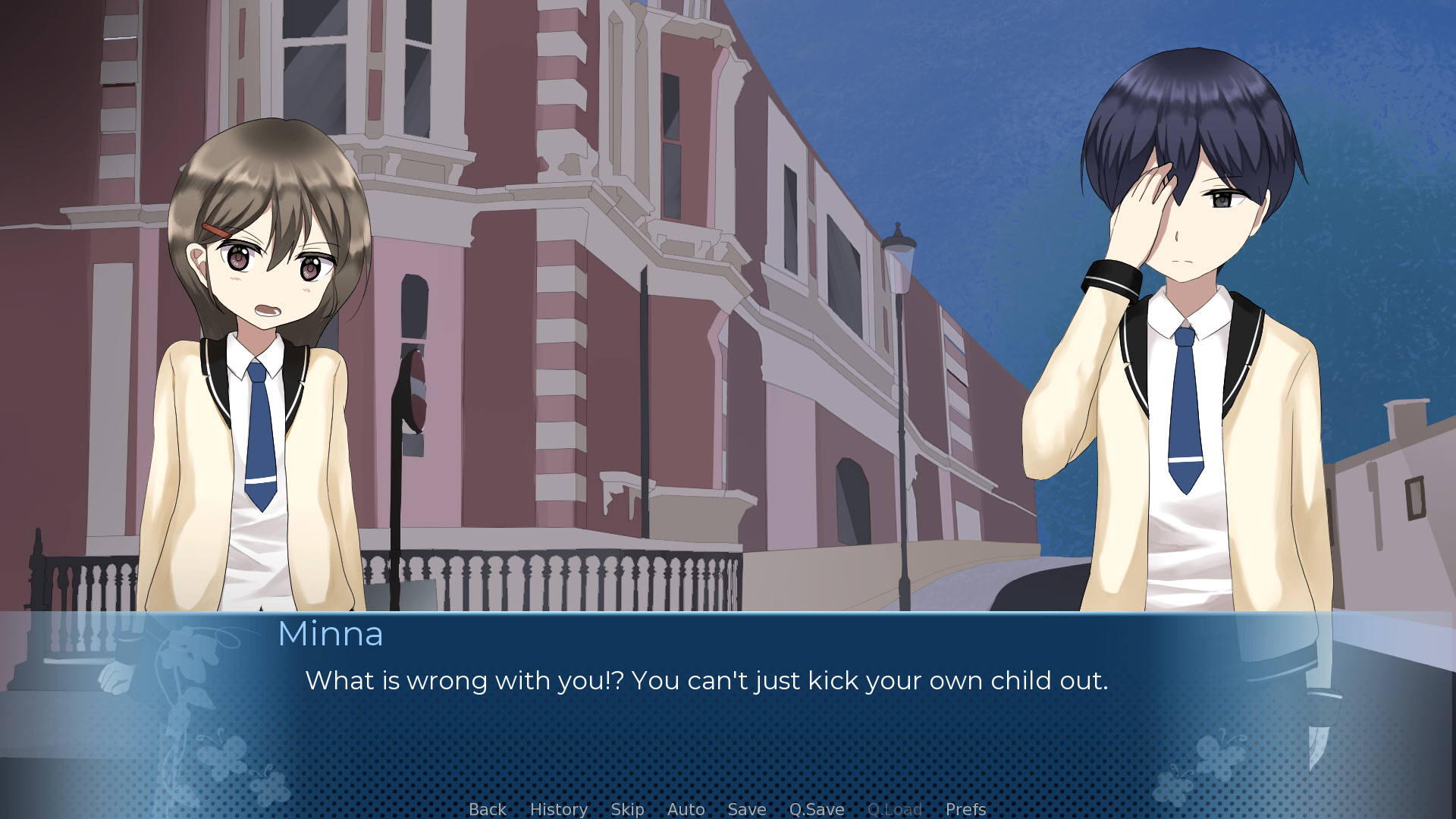Open the Prefs menu
Viewport: 1456px width, 819px height.
pos(965,809)
